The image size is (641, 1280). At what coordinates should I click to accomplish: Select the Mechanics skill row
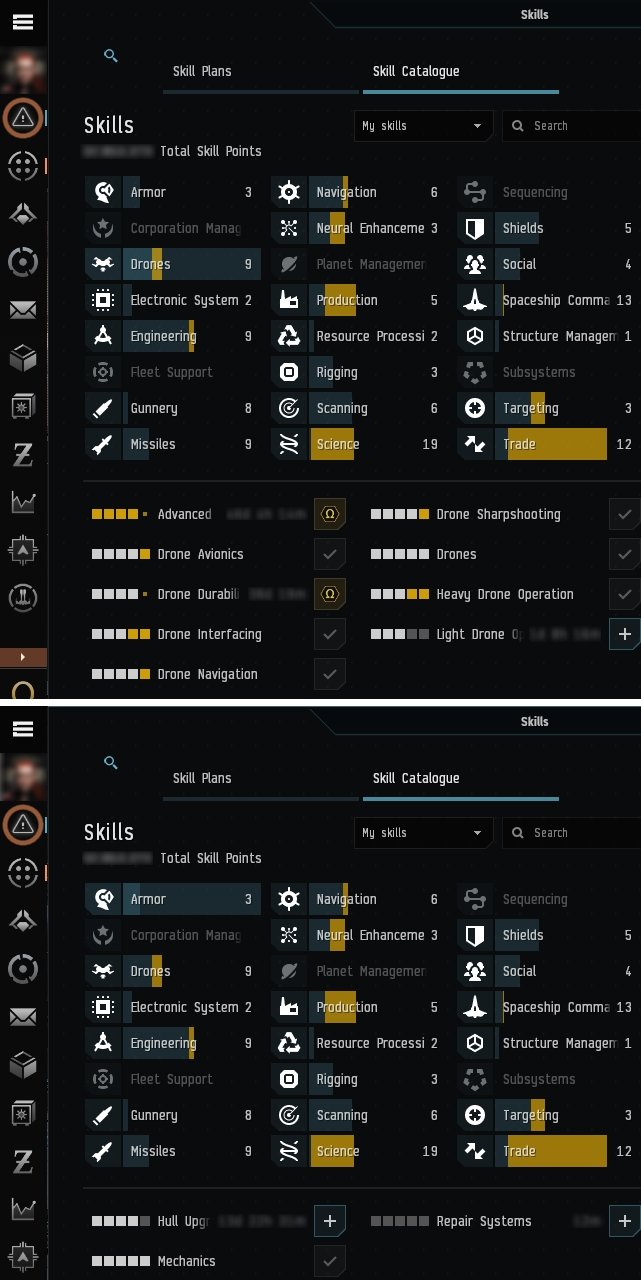point(186,1262)
